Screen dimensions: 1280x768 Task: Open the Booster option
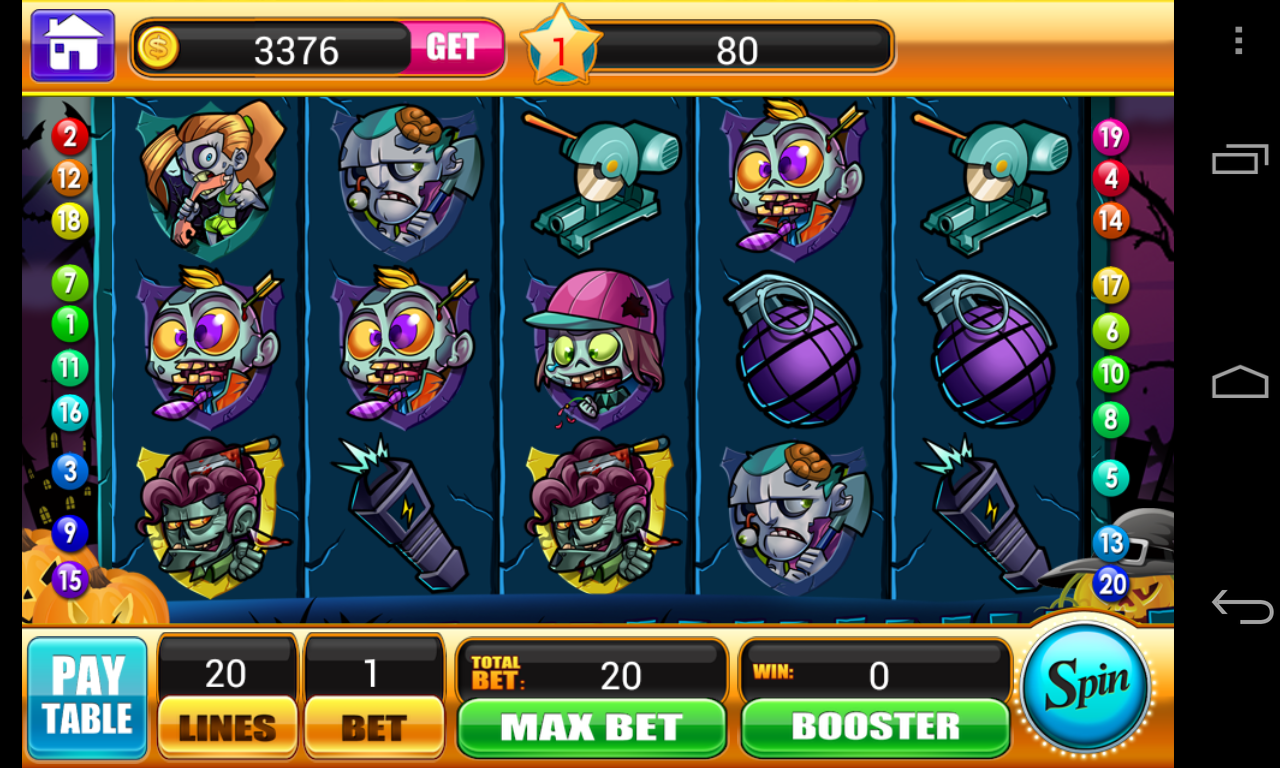point(875,726)
